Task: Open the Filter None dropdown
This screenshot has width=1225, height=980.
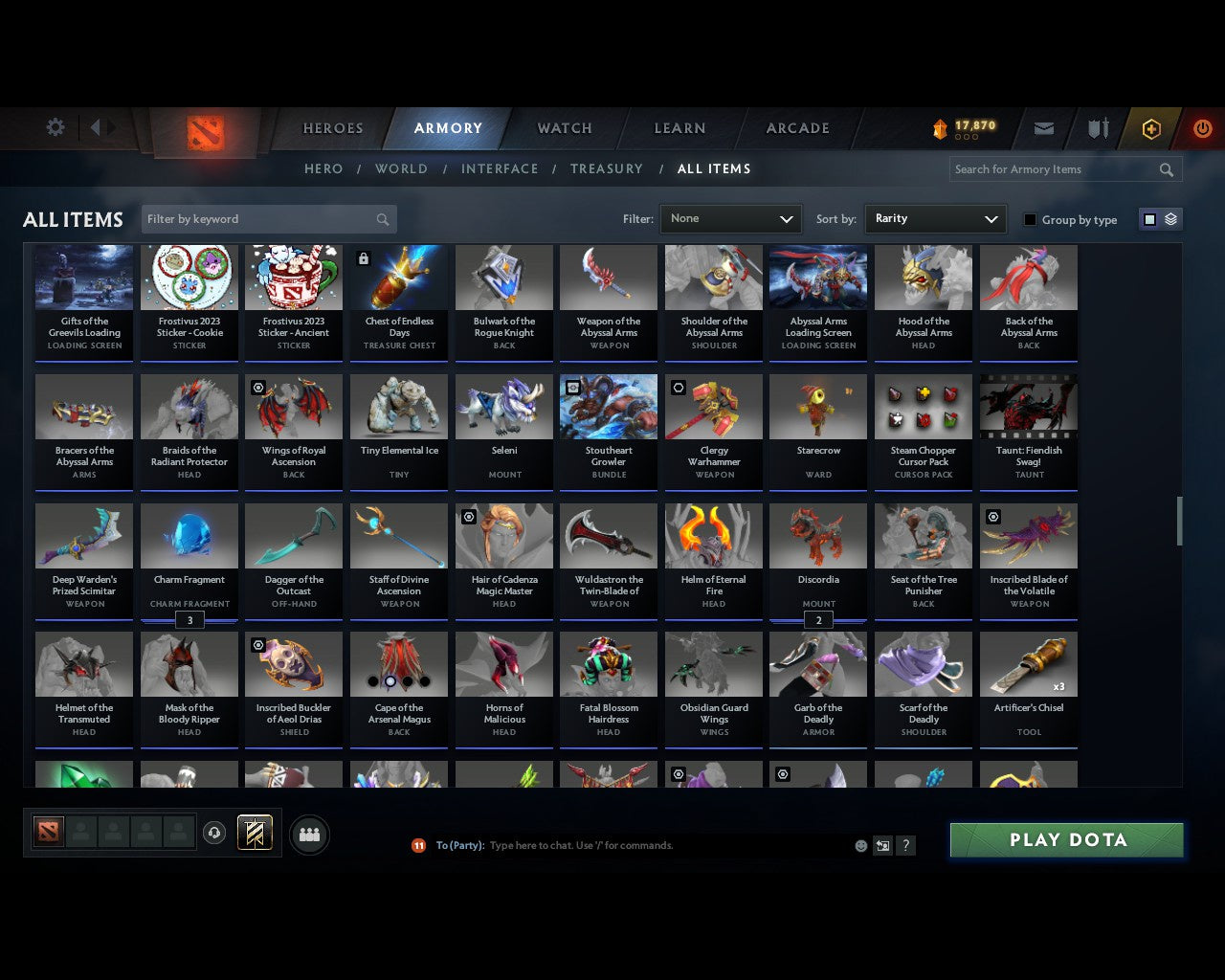Action: (x=730, y=218)
